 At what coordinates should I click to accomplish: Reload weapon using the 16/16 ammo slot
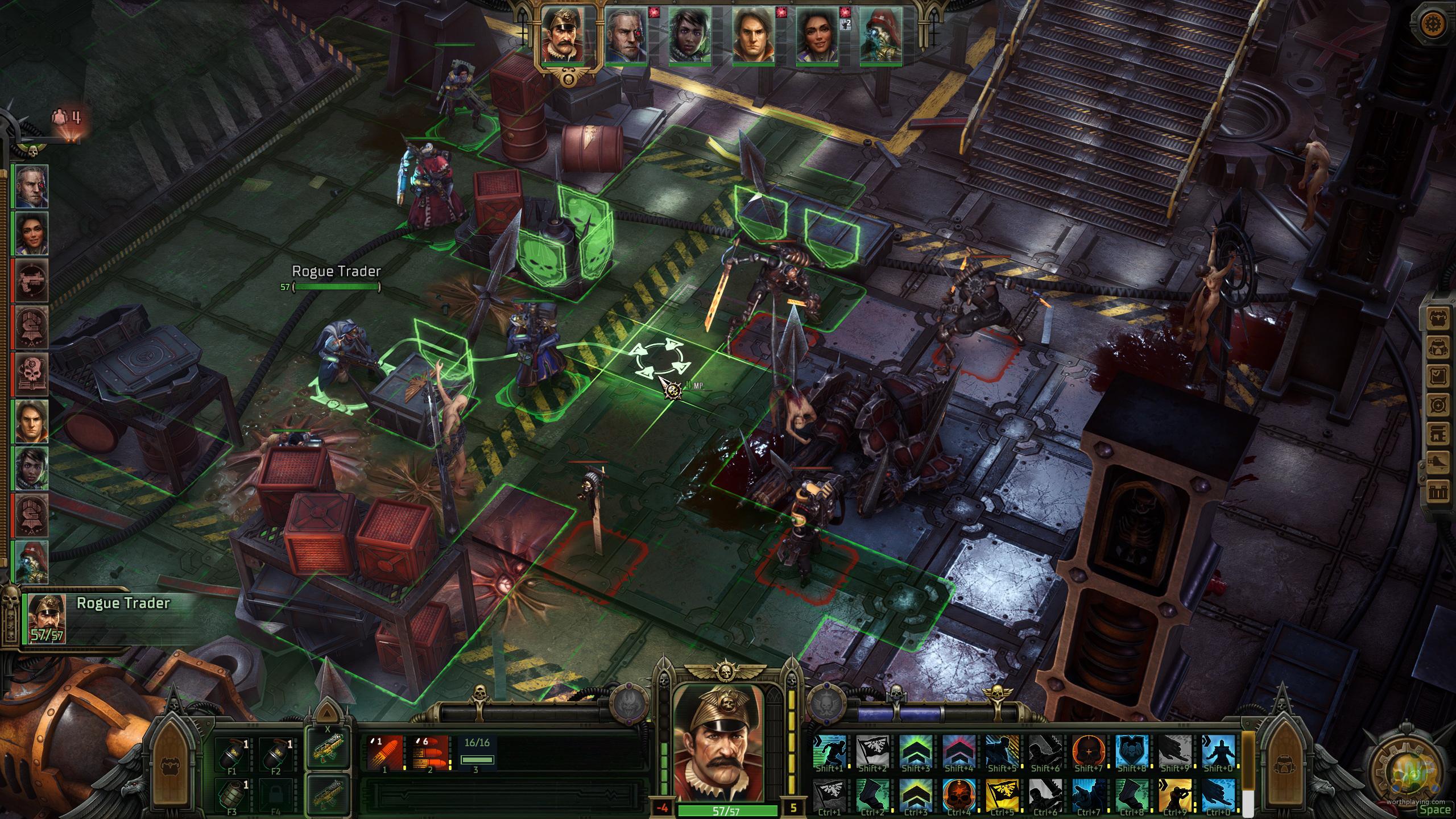coord(477,753)
